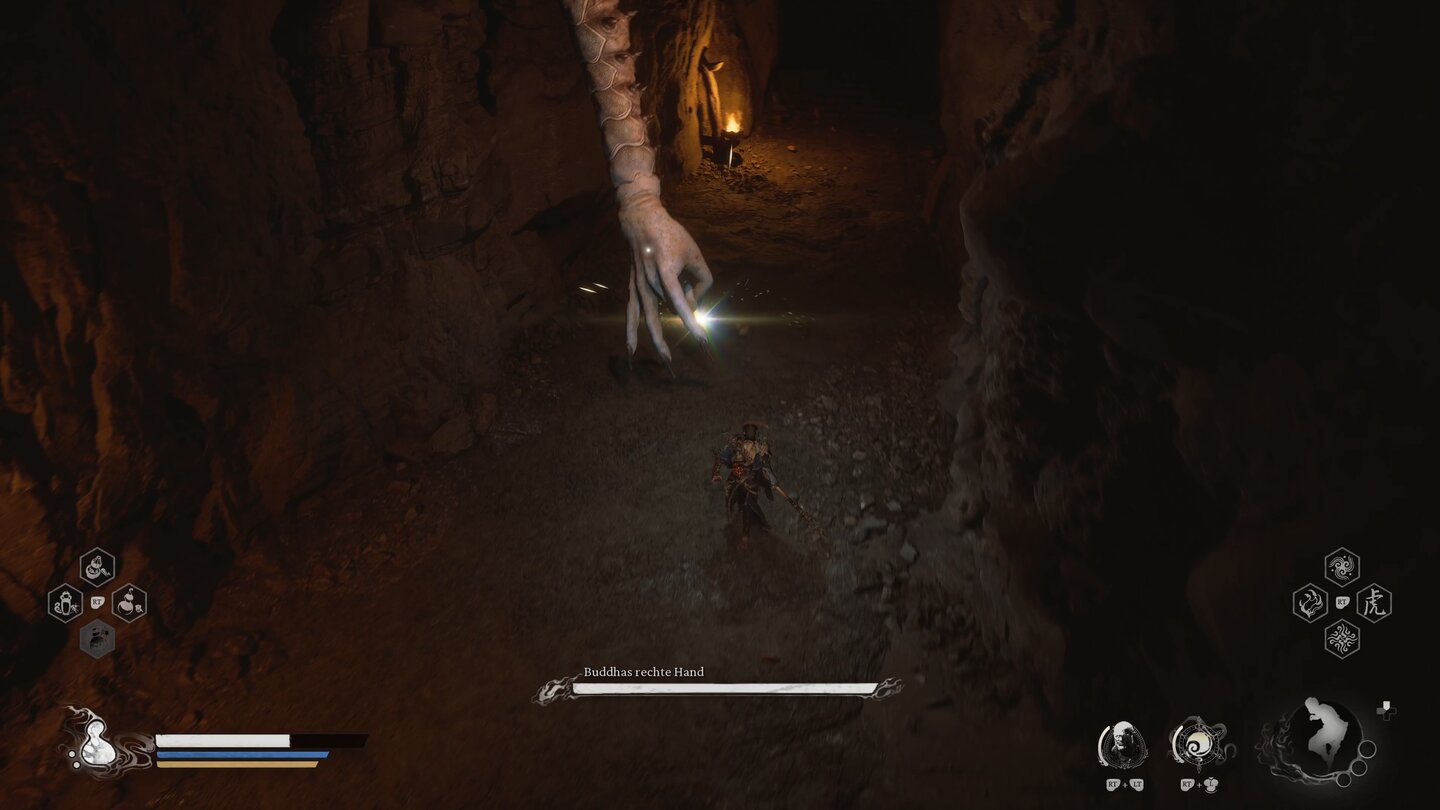Click the greyed-out bottom item hexagon
Viewport: 1440px width, 810px height.
point(97,639)
